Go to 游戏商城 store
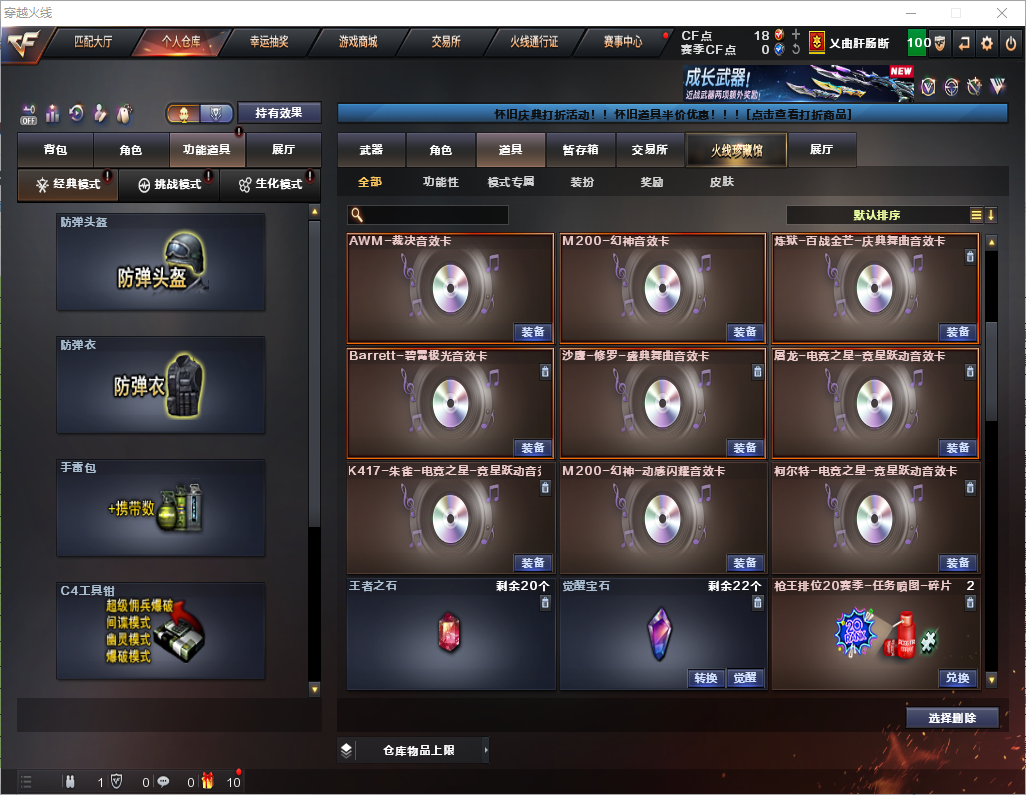 pyautogui.click(x=358, y=42)
